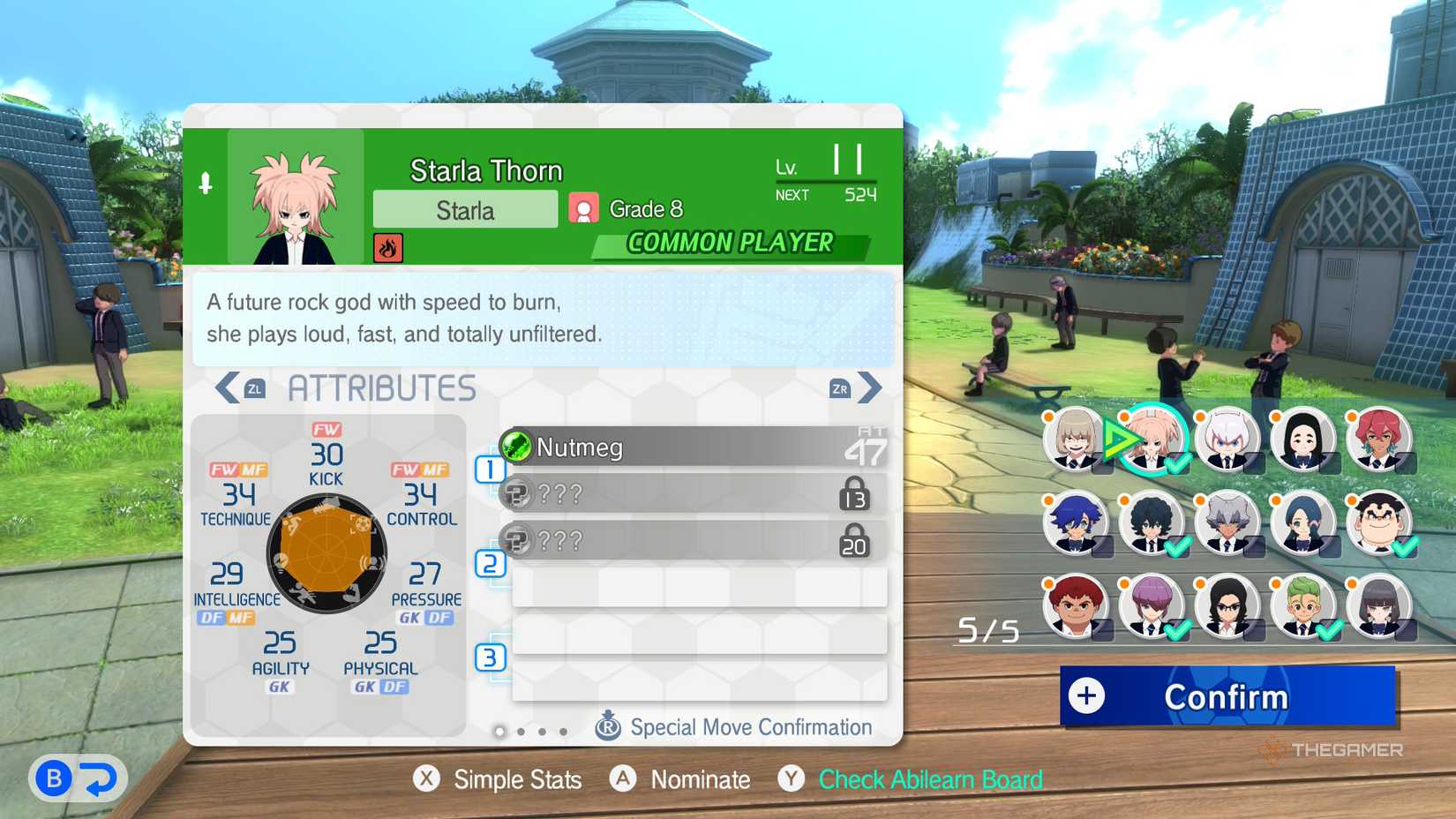
Task: Click the Special Move Confirmation crest icon
Action: (609, 726)
